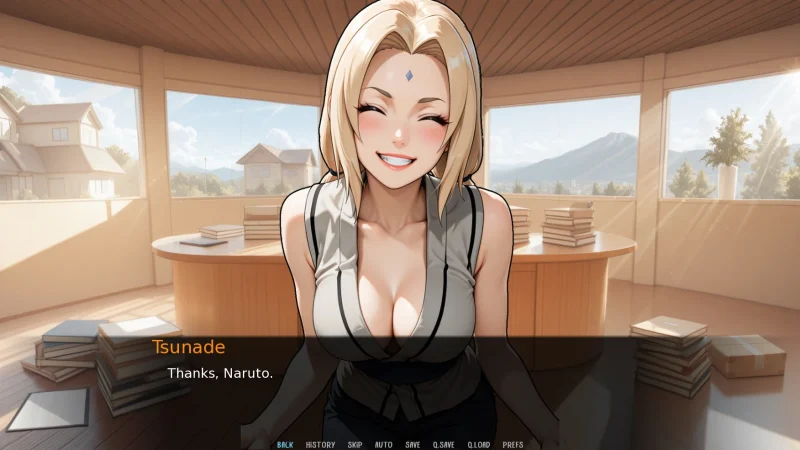The image size is (800, 450).
Task: Click Q.Load to quick load
Action: click(478, 444)
